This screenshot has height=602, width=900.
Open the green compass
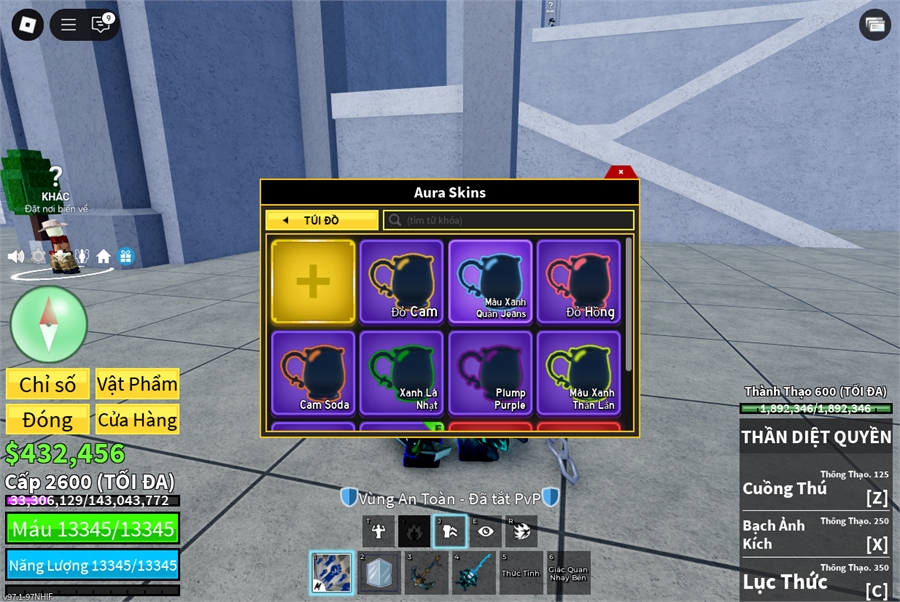tap(49, 324)
